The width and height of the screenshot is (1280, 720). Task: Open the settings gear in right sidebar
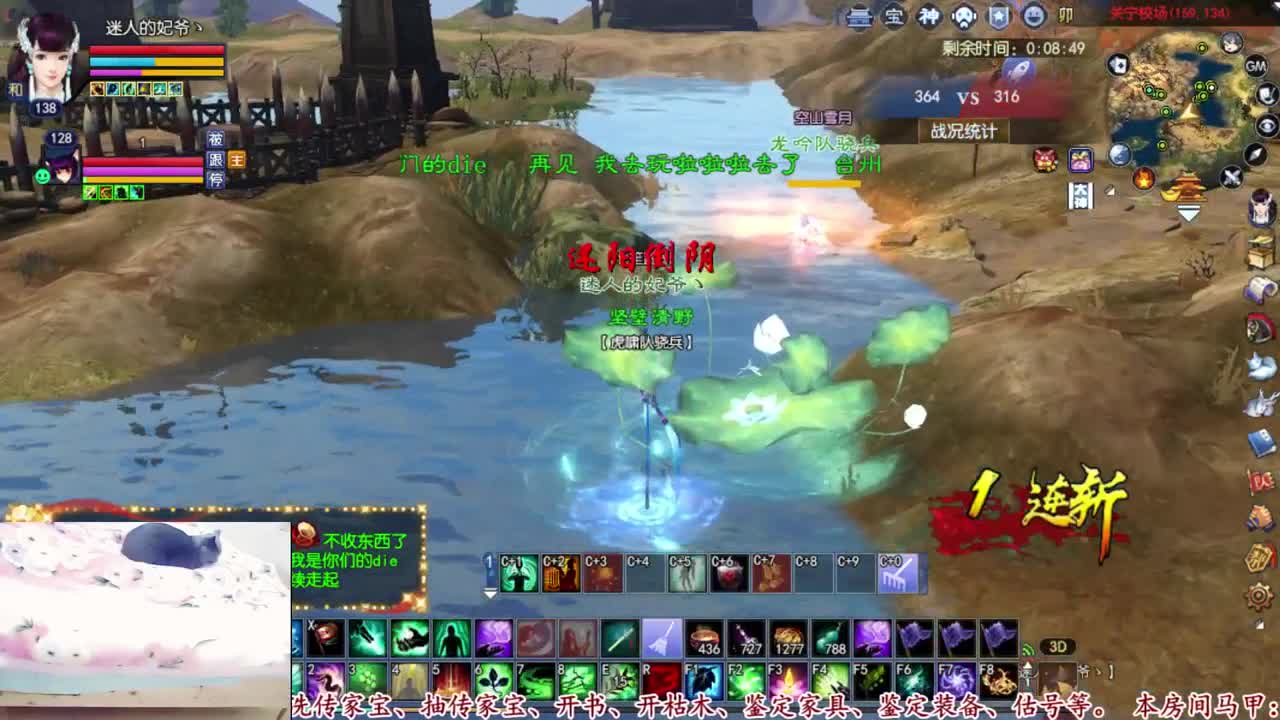pos(1259,596)
